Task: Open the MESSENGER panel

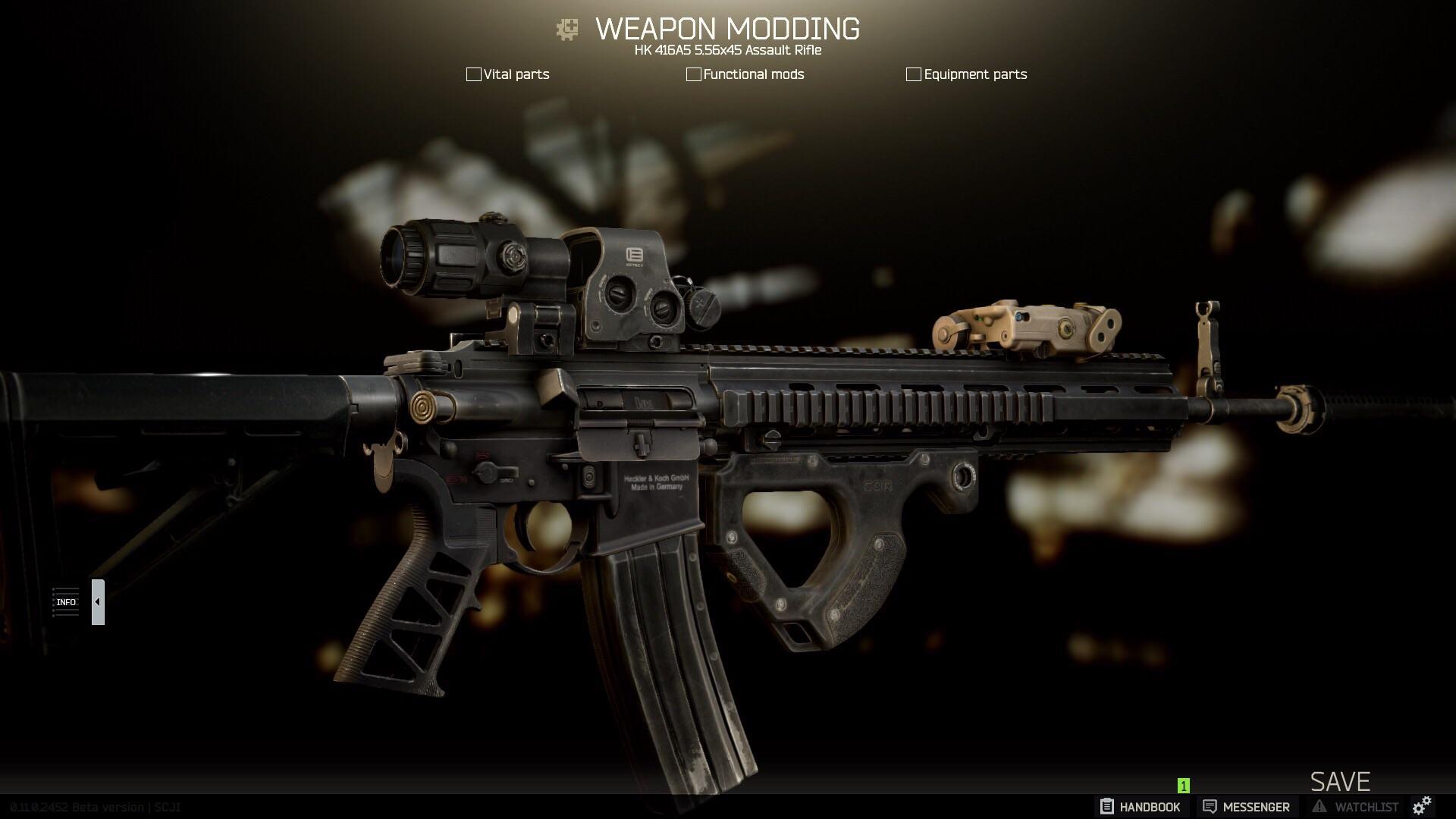Action: (1246, 807)
